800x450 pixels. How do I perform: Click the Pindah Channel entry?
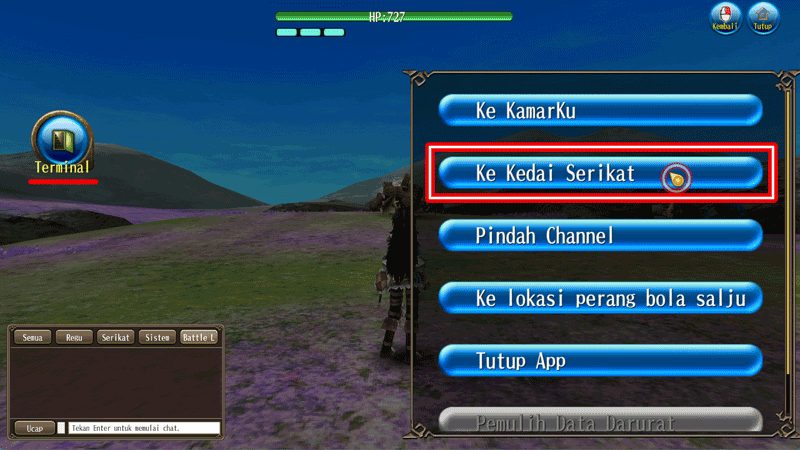click(x=600, y=236)
